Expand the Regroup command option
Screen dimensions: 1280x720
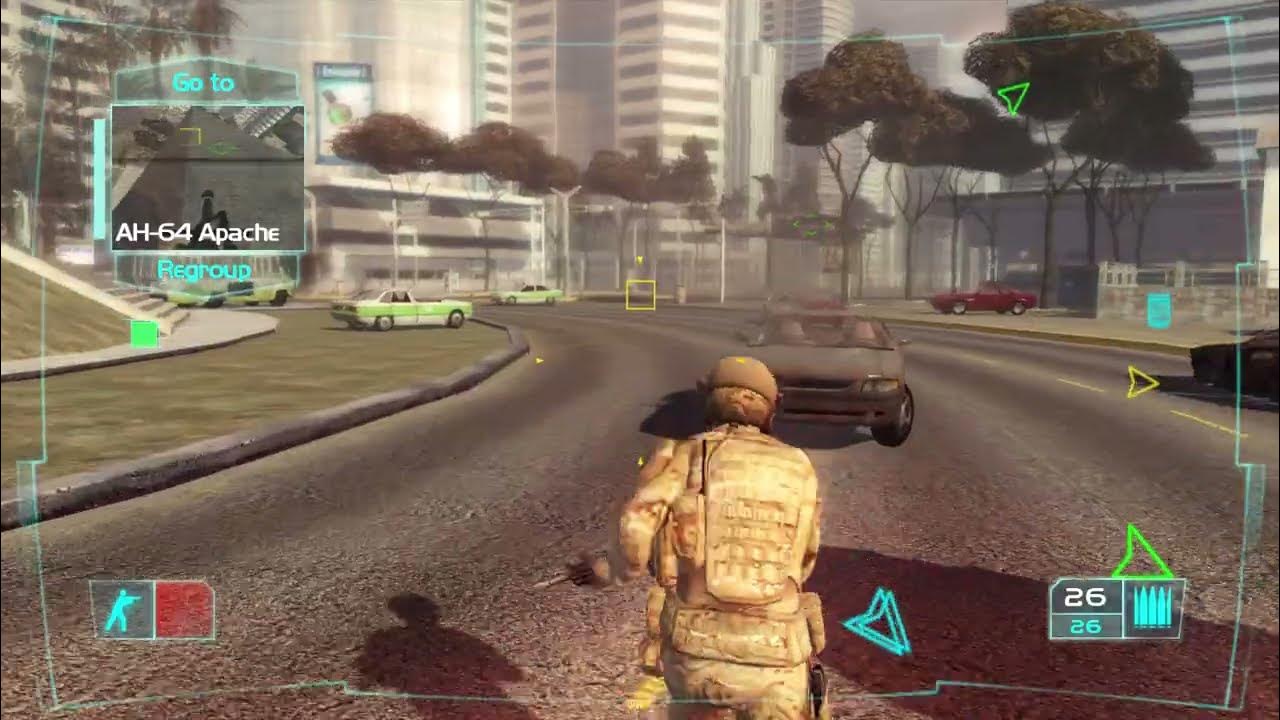coord(202,268)
